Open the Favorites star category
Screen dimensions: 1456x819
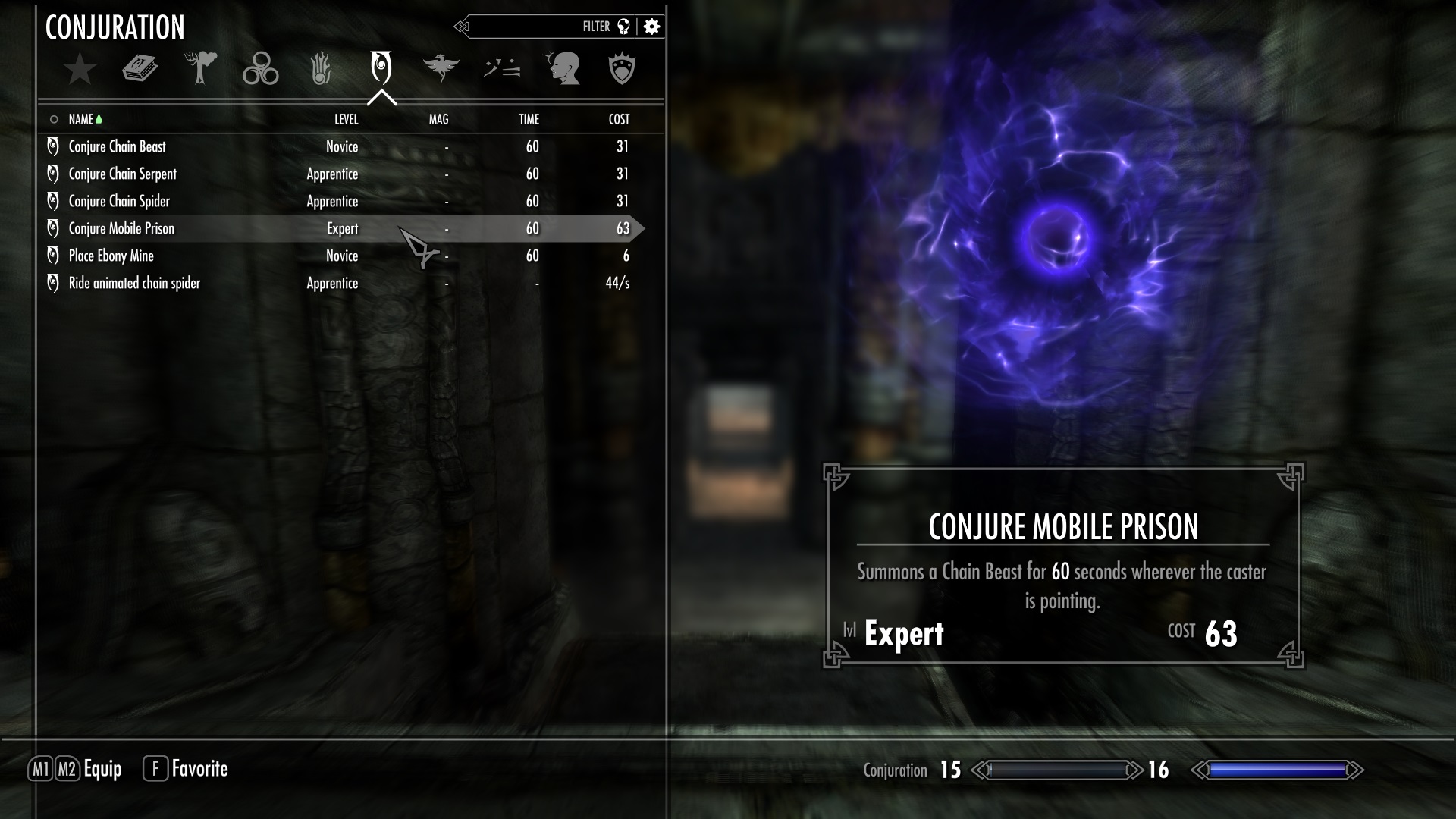(x=80, y=68)
